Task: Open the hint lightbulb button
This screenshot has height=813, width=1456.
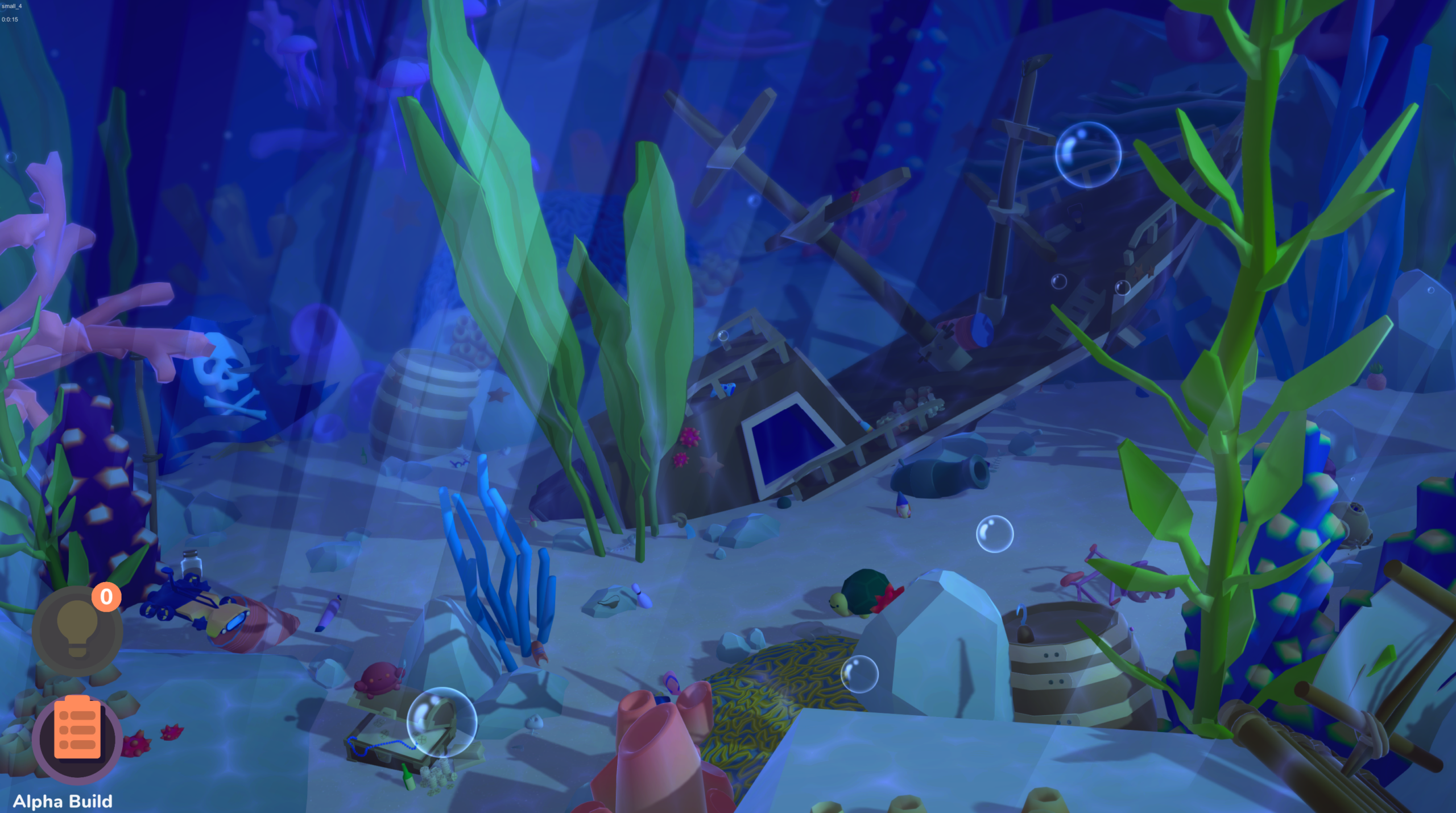Action: (x=77, y=628)
